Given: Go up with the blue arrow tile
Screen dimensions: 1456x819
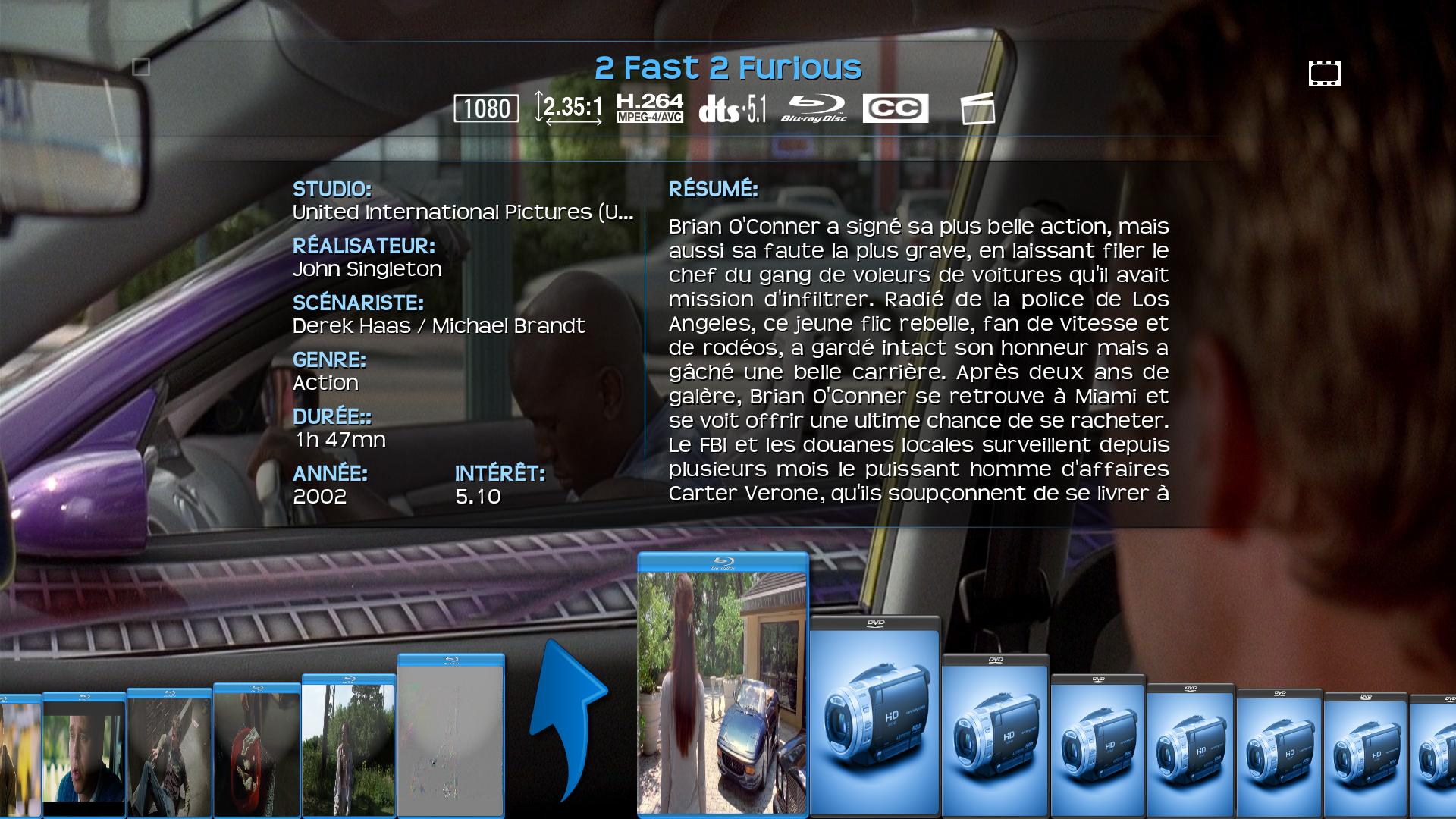Looking at the screenshot, I should coord(567,720).
